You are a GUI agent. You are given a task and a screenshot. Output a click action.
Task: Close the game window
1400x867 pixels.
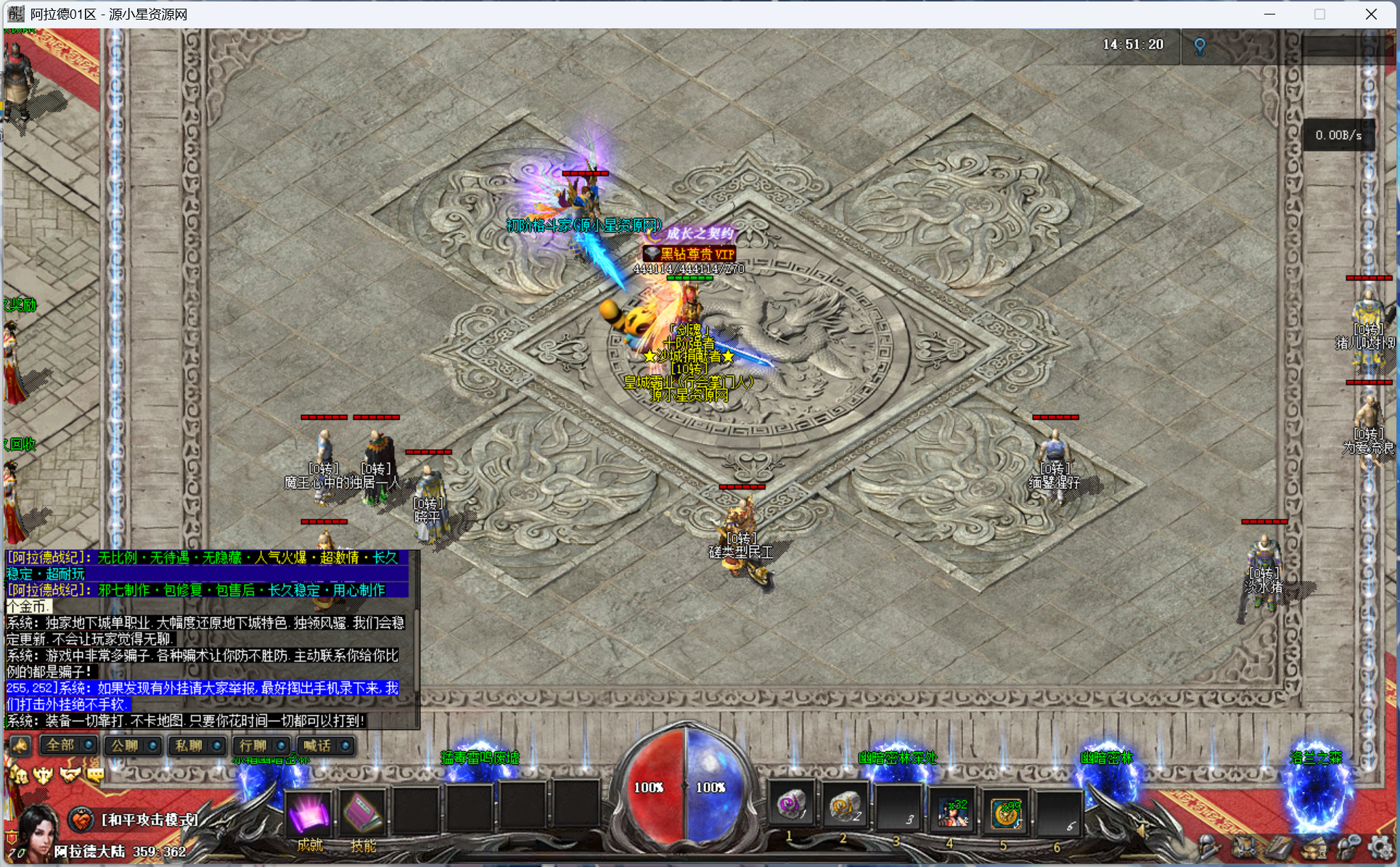(x=1371, y=14)
